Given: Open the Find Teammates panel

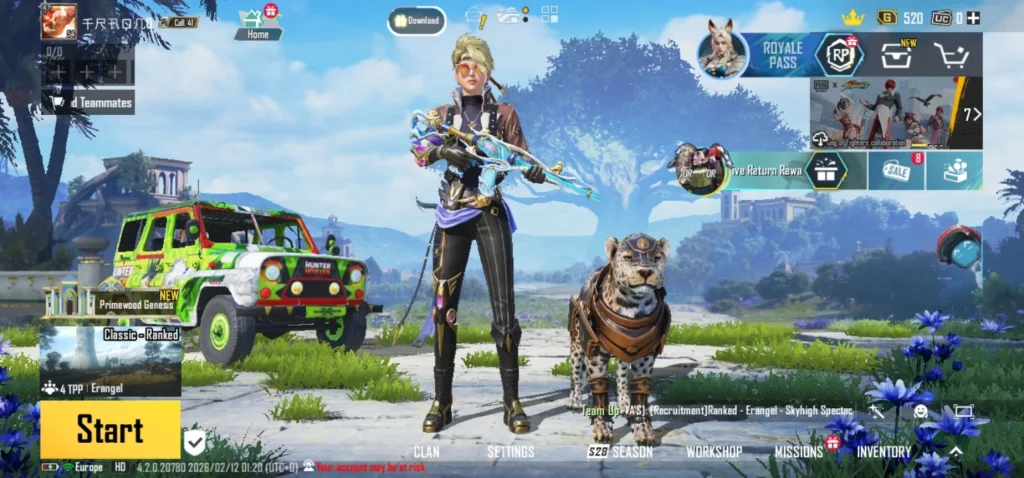Looking at the screenshot, I should click(x=90, y=102).
